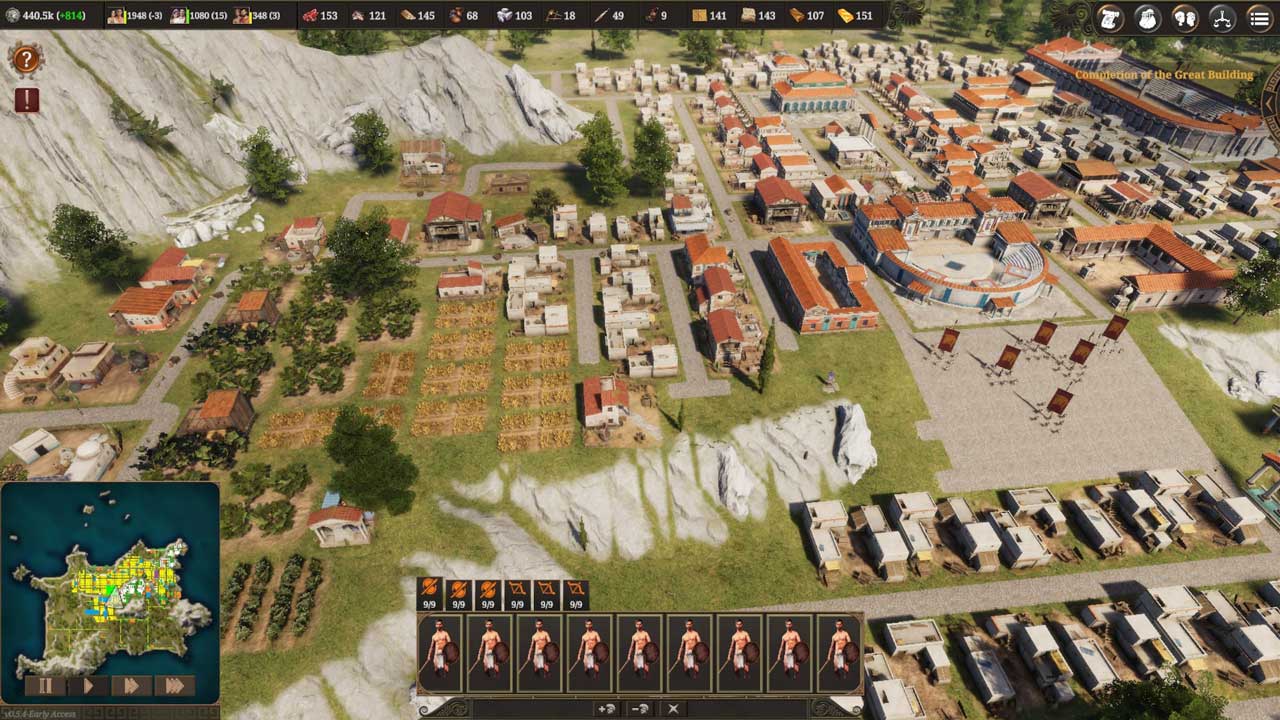
Task: Open the question mark help button
Action: pyautogui.click(x=25, y=60)
